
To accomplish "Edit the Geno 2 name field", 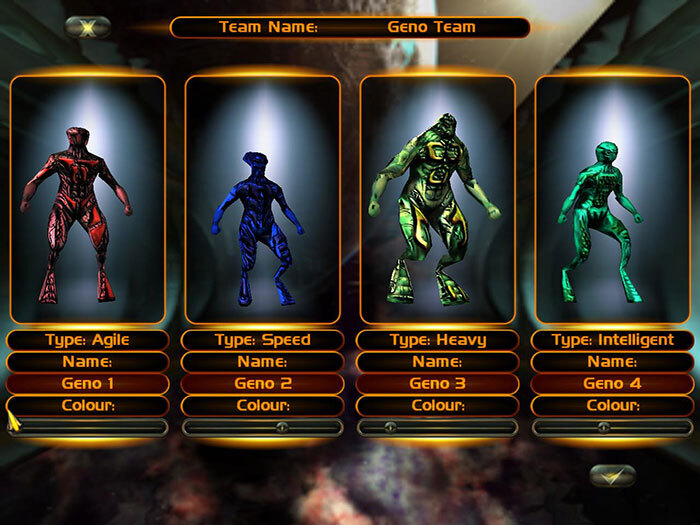I will [262, 384].
